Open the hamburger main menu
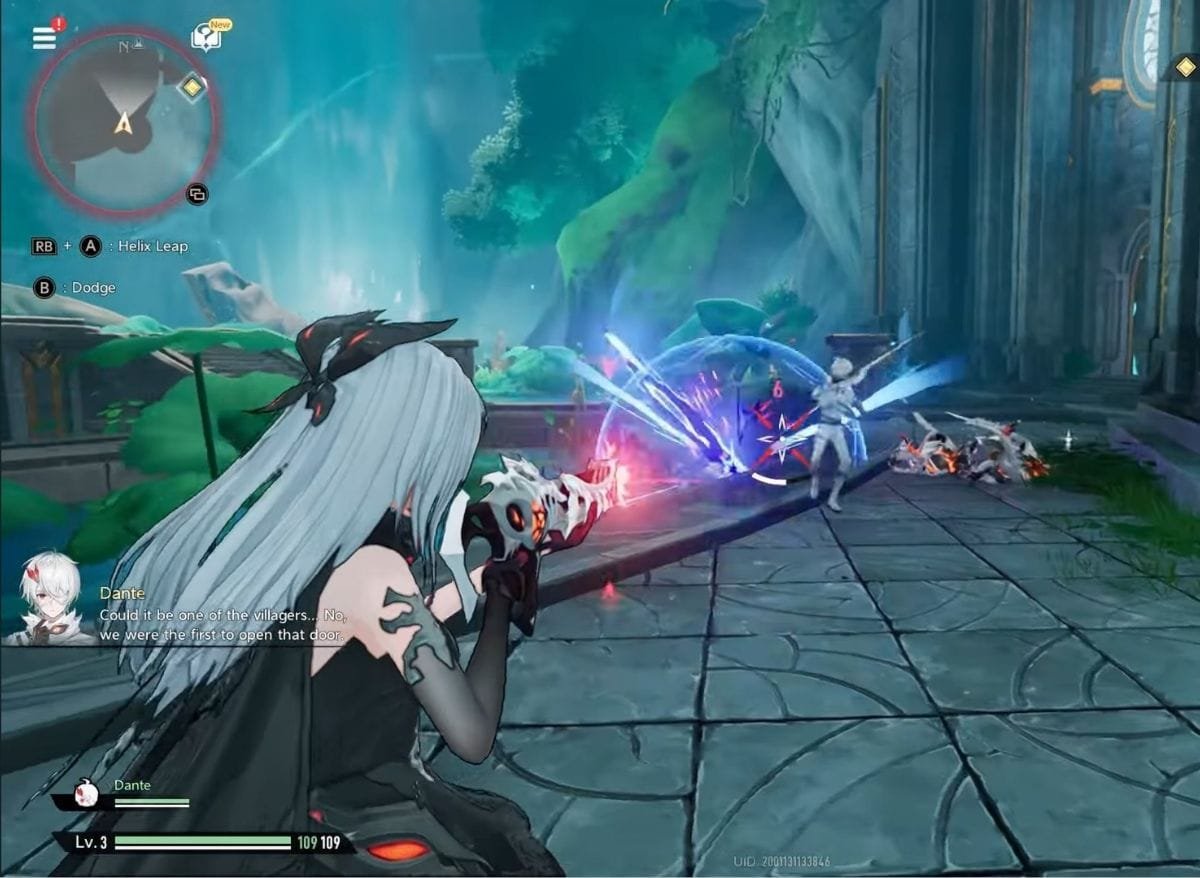The height and width of the screenshot is (878, 1200). coord(44,38)
